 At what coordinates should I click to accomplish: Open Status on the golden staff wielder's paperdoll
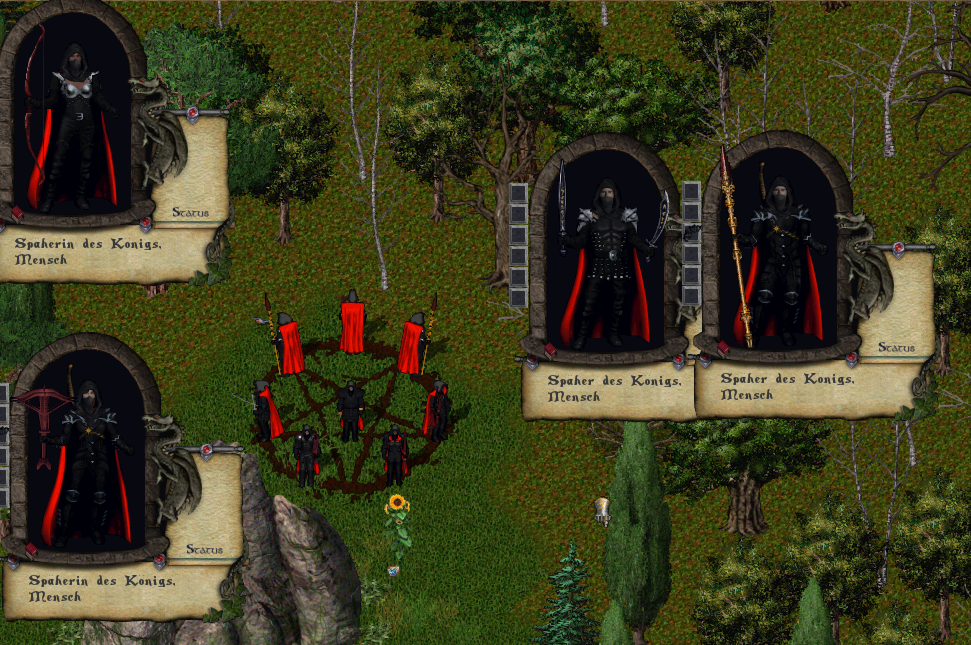click(x=896, y=348)
